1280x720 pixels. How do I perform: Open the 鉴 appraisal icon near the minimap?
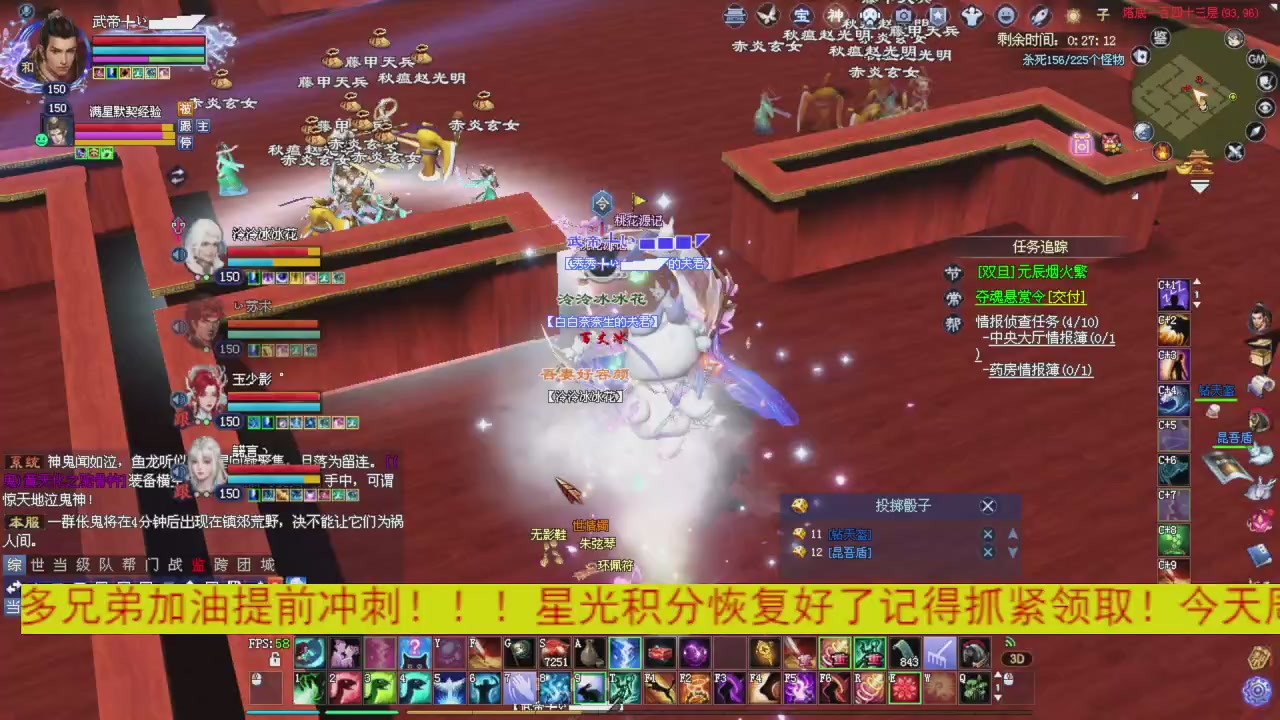(x=1160, y=37)
